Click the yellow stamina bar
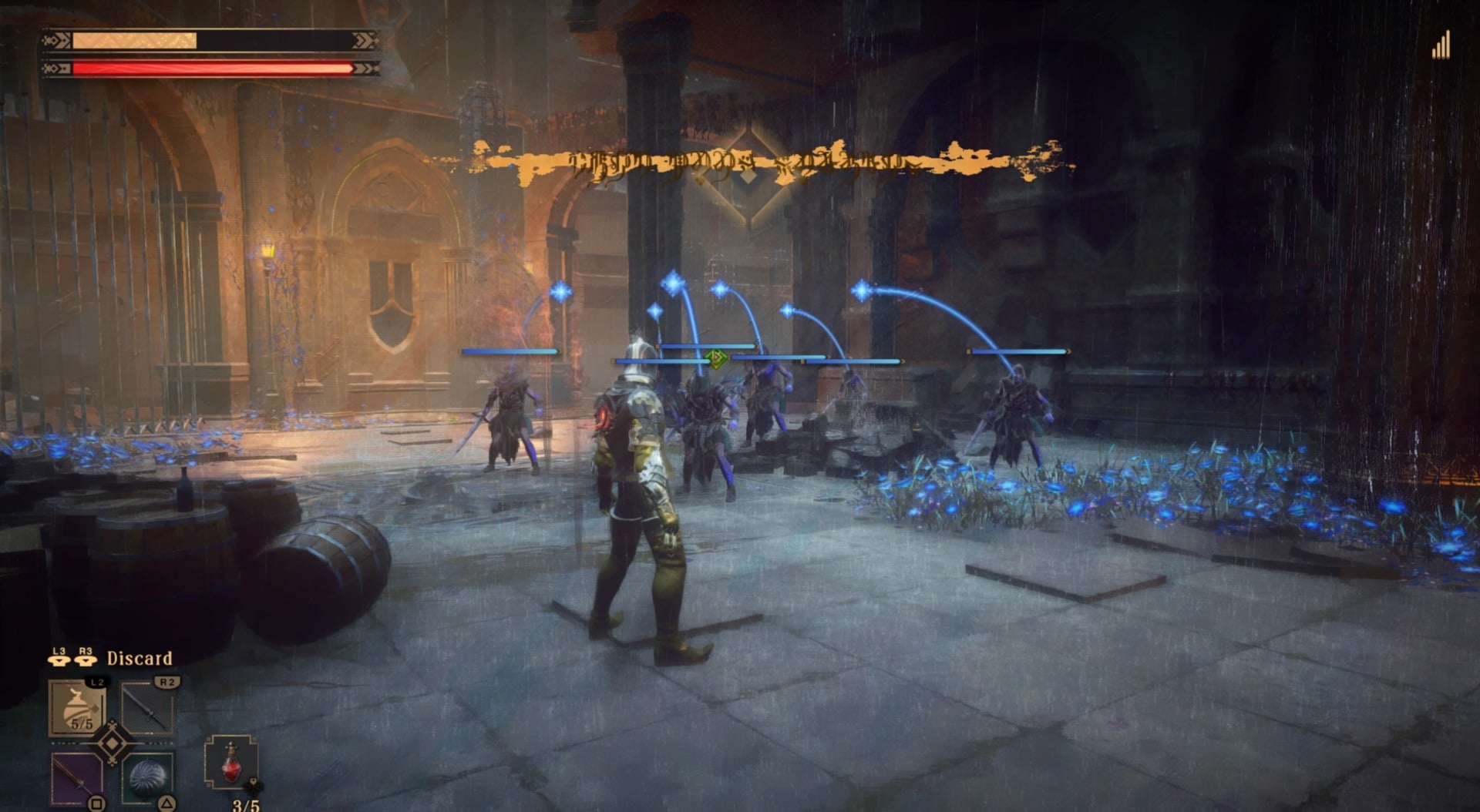This screenshot has height=812, width=1480. click(x=135, y=39)
